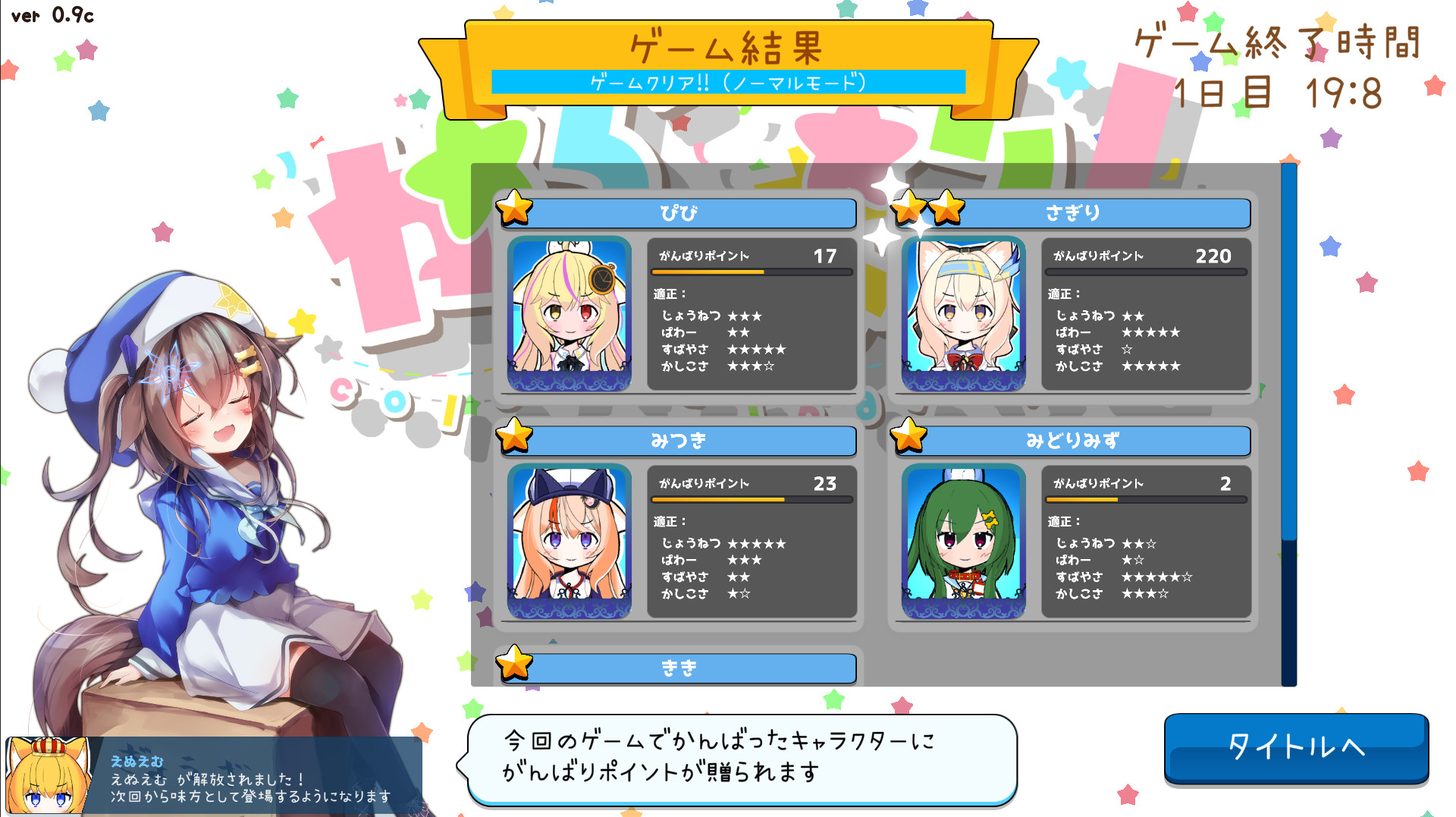Select the star badge next to きき
This screenshot has height=817, width=1456.
click(516, 667)
